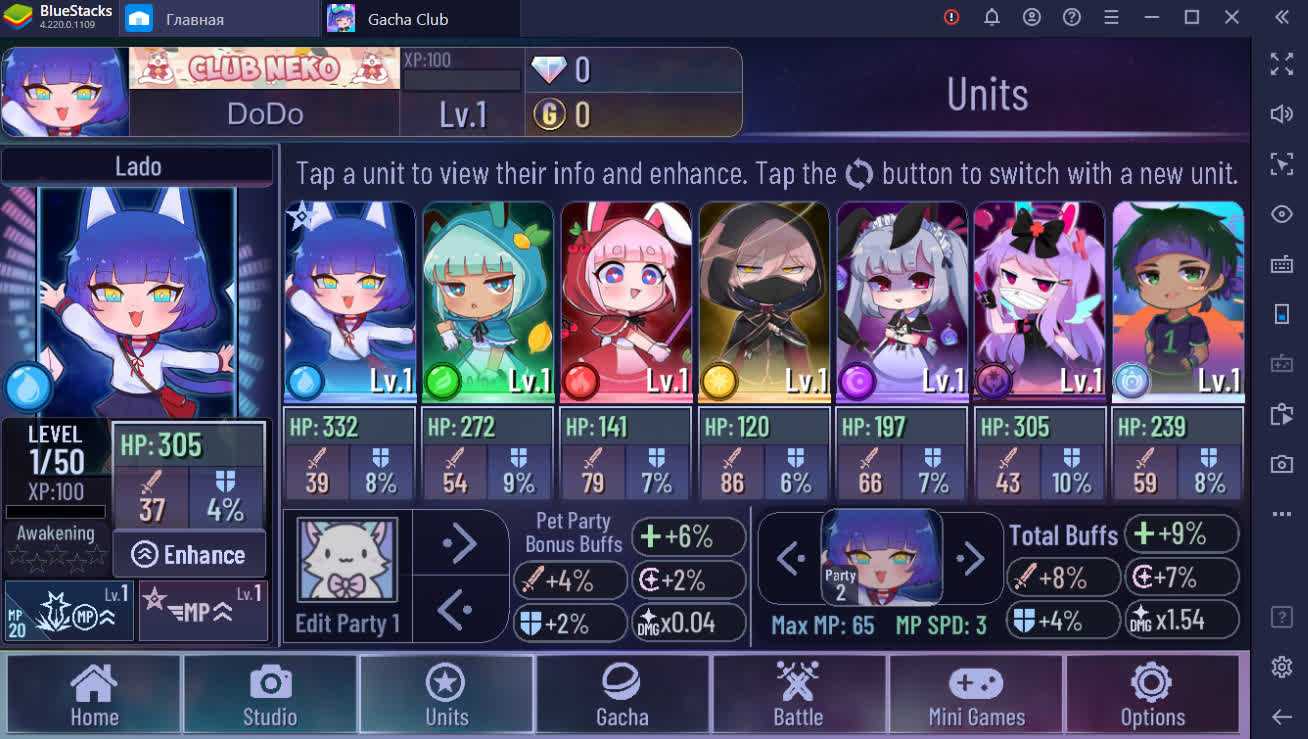This screenshot has height=739, width=1308.
Task: View the MP 20 active skill icon
Action: coord(69,610)
